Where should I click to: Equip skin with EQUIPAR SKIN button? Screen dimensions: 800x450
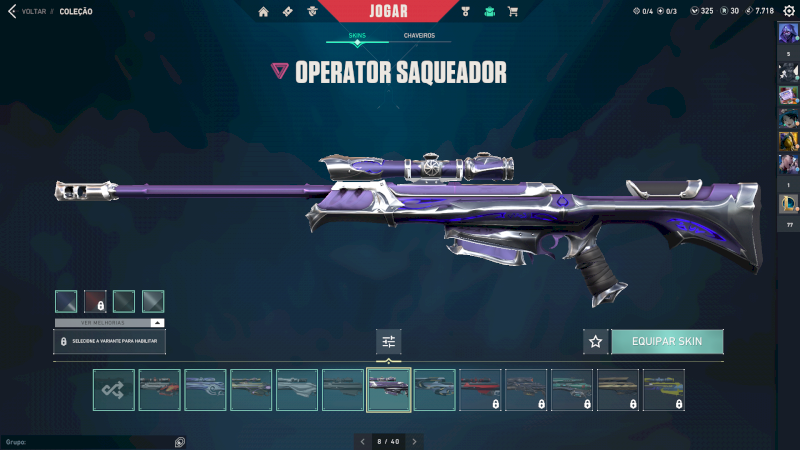(667, 341)
